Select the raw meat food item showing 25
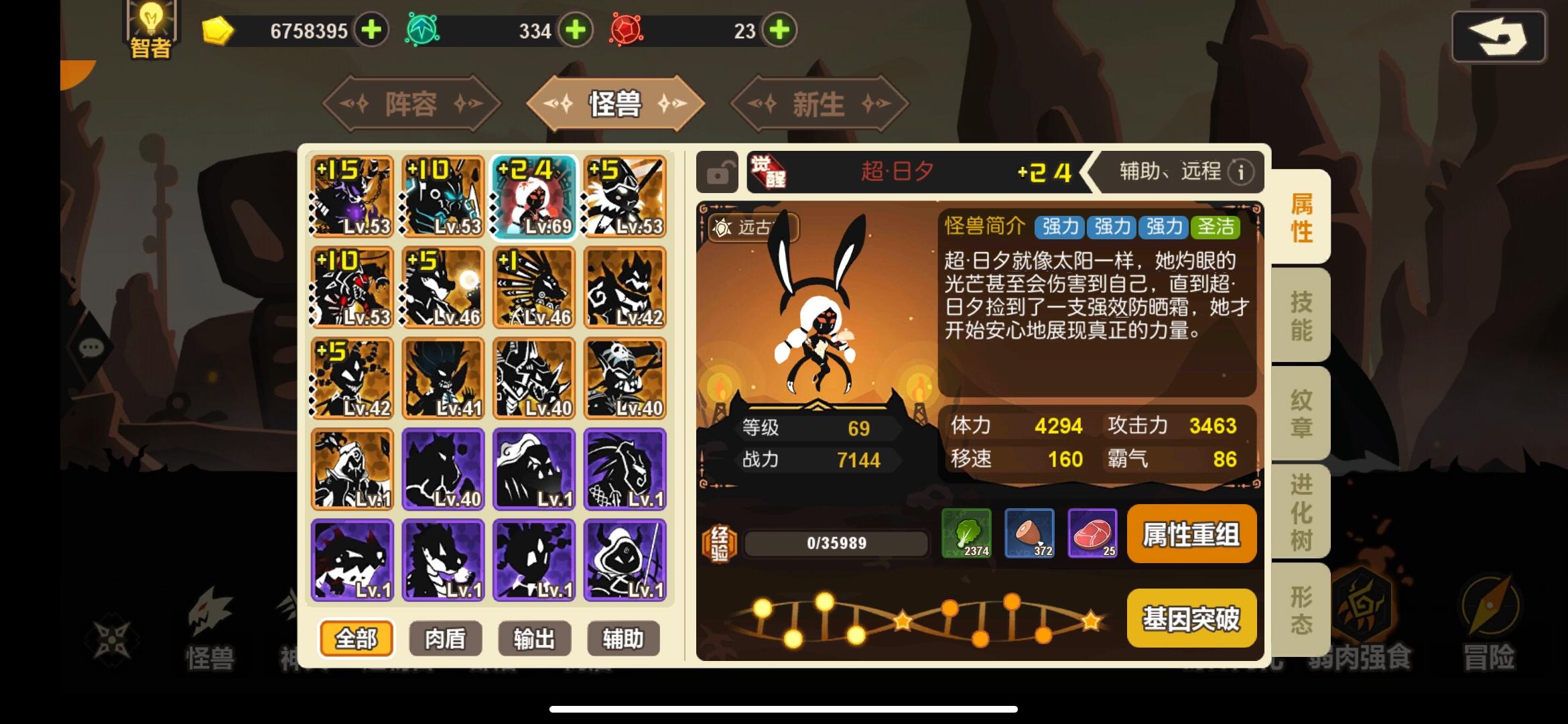 click(x=1093, y=533)
